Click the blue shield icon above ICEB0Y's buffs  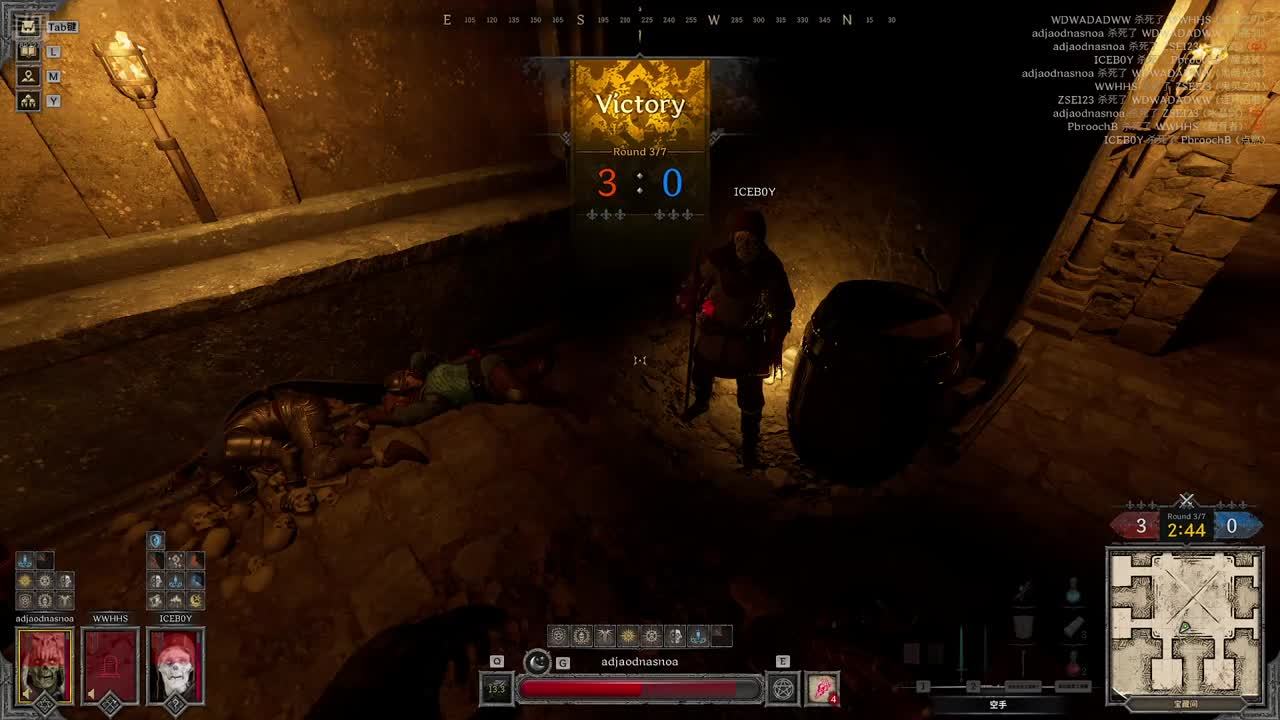156,541
